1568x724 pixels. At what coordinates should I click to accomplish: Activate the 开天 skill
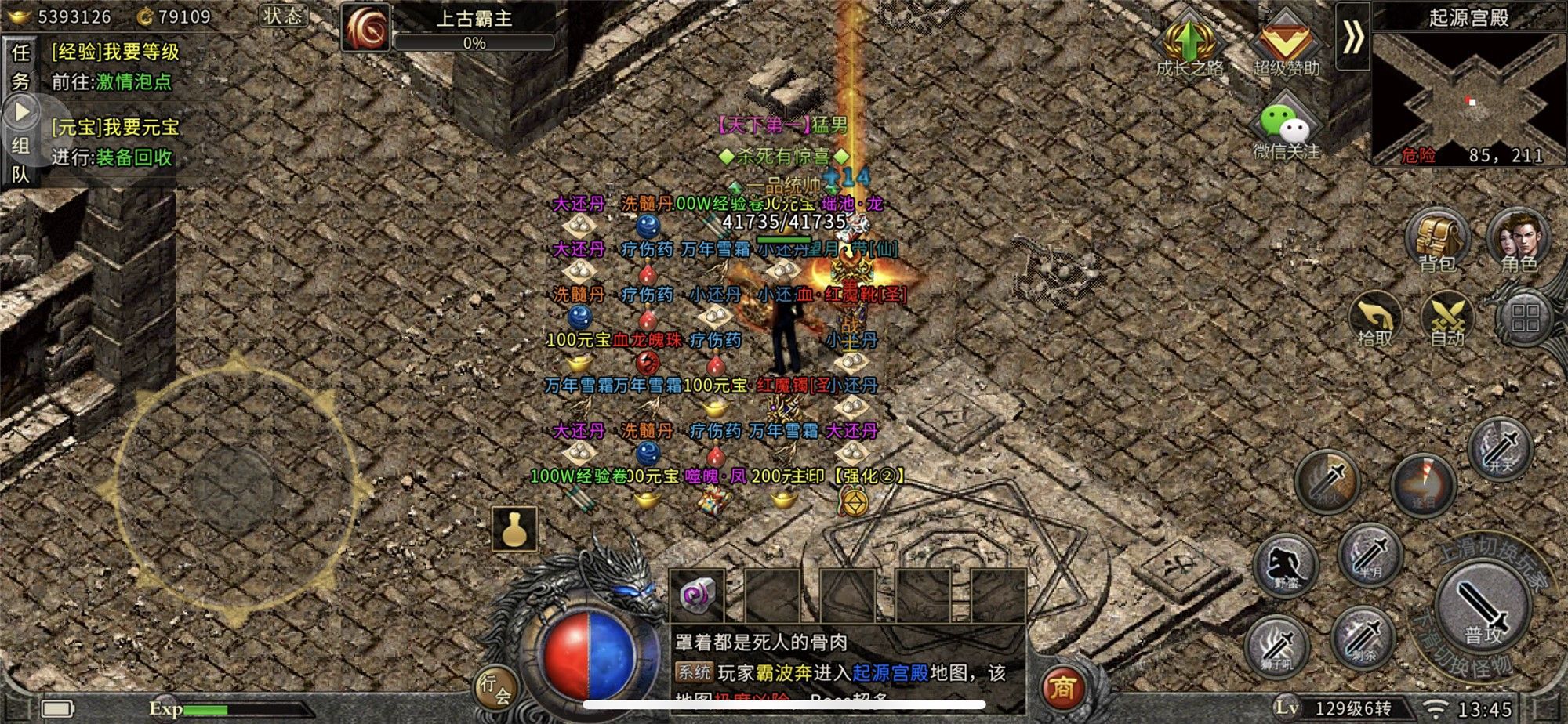(1501, 448)
